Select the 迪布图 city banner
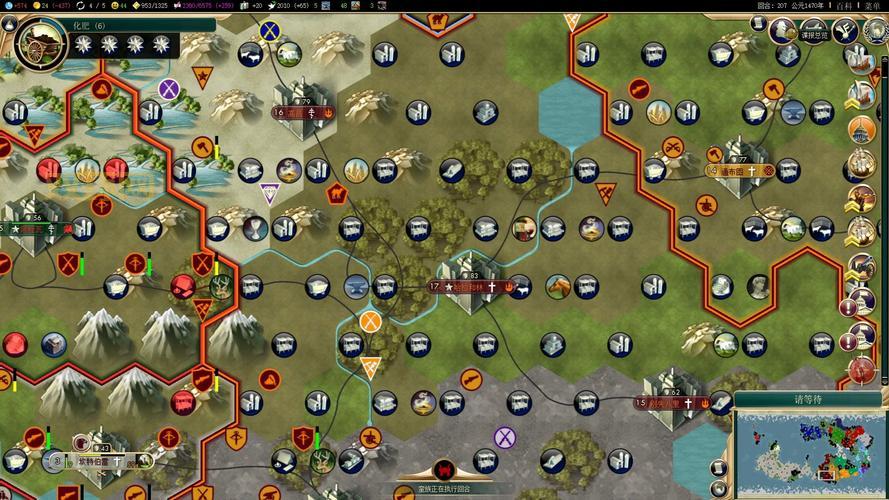The height and width of the screenshot is (500, 889). pyautogui.click(x=741, y=170)
